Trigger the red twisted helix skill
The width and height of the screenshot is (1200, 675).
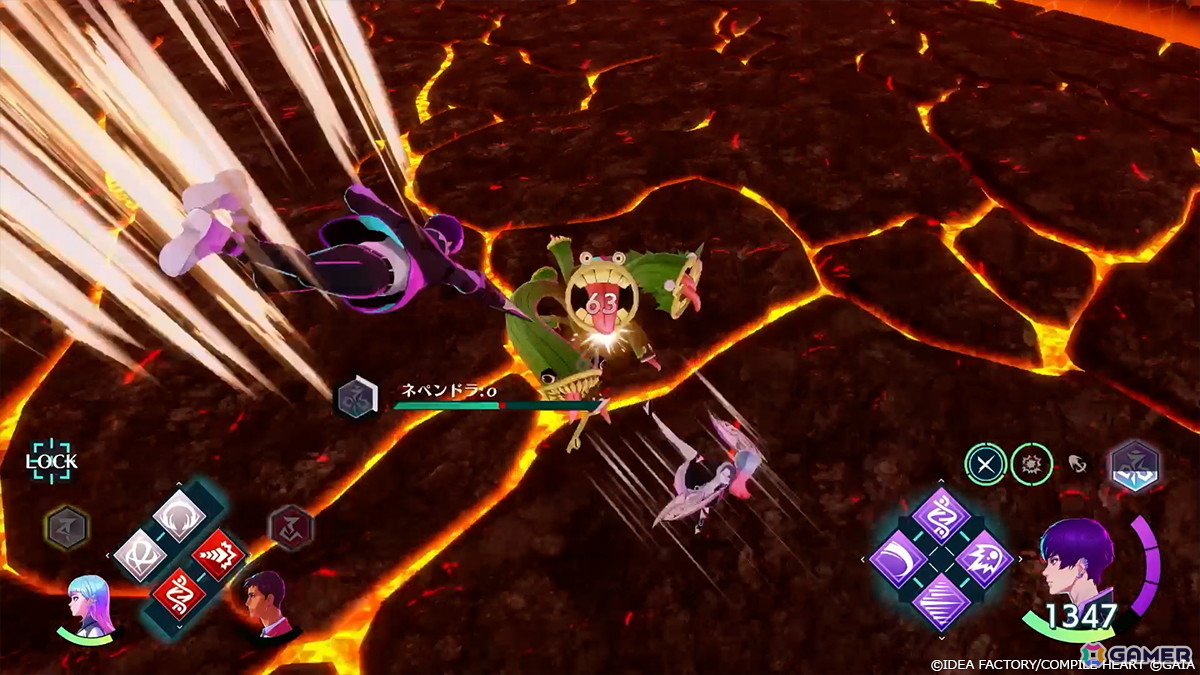click(179, 594)
